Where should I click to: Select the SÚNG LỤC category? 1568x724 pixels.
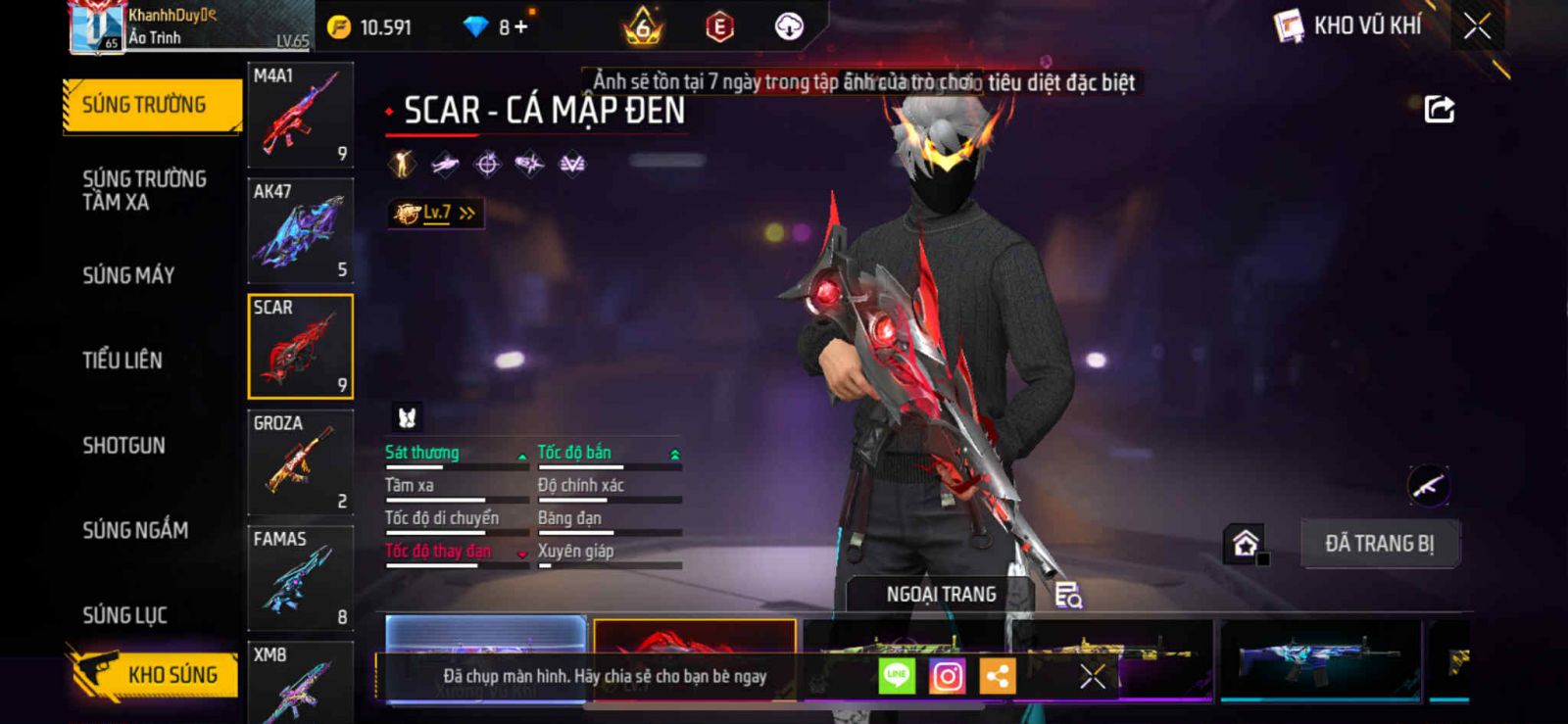coord(124,615)
